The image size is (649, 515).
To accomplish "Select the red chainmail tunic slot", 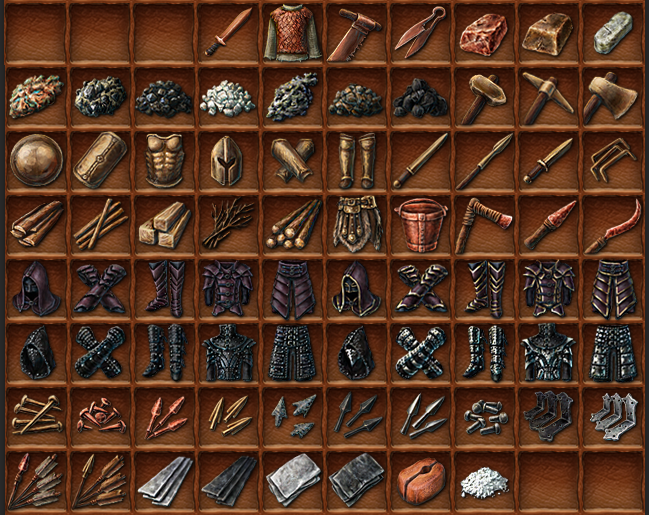I will (x=291, y=33).
